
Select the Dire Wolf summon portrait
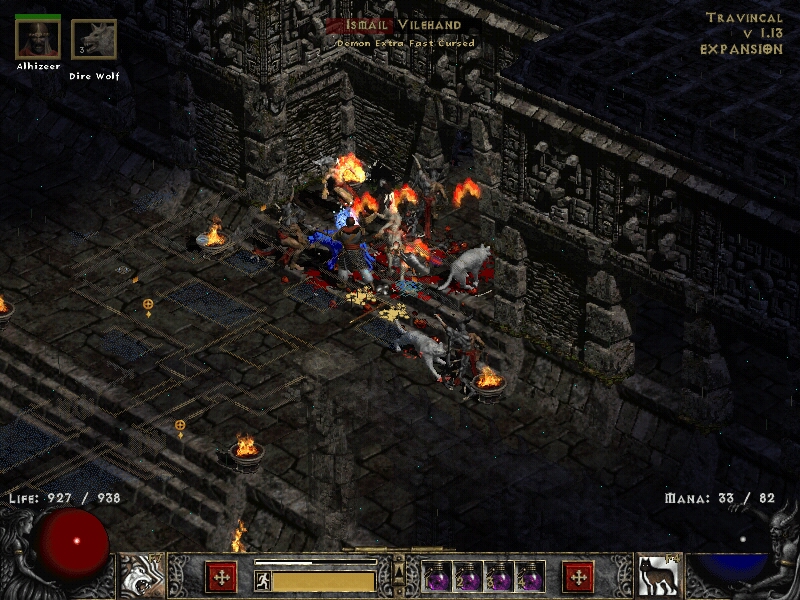click(93, 40)
